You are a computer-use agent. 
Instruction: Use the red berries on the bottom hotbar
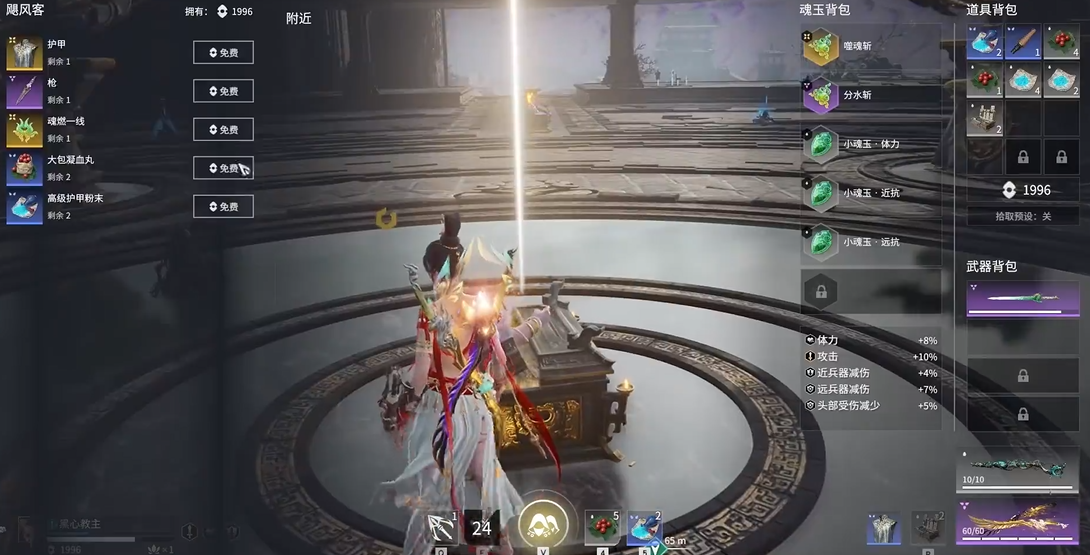tap(602, 527)
